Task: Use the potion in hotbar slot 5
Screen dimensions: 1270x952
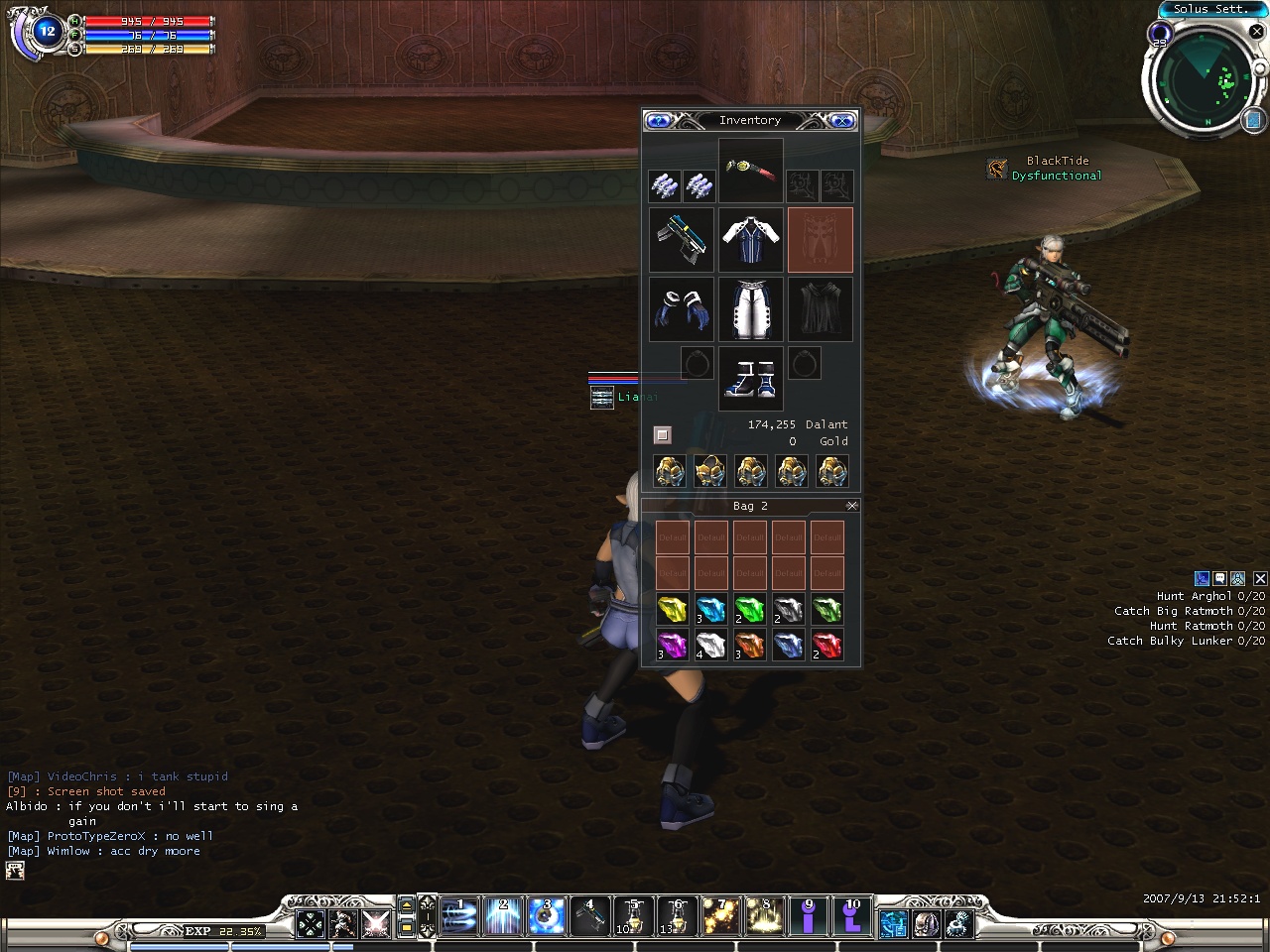Action: pyautogui.click(x=632, y=917)
